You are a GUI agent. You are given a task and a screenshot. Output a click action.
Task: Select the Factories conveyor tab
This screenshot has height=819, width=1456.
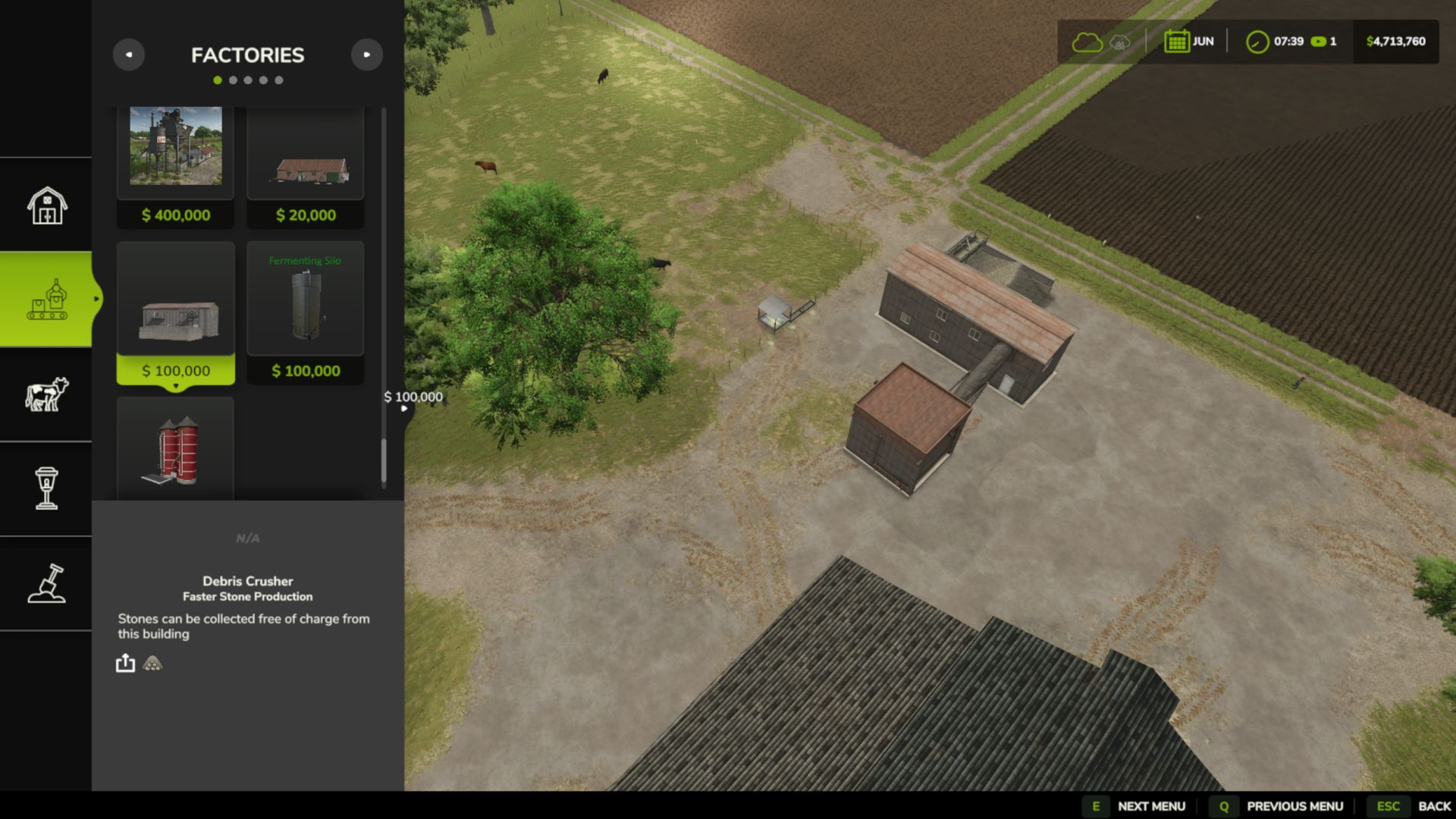(47, 300)
